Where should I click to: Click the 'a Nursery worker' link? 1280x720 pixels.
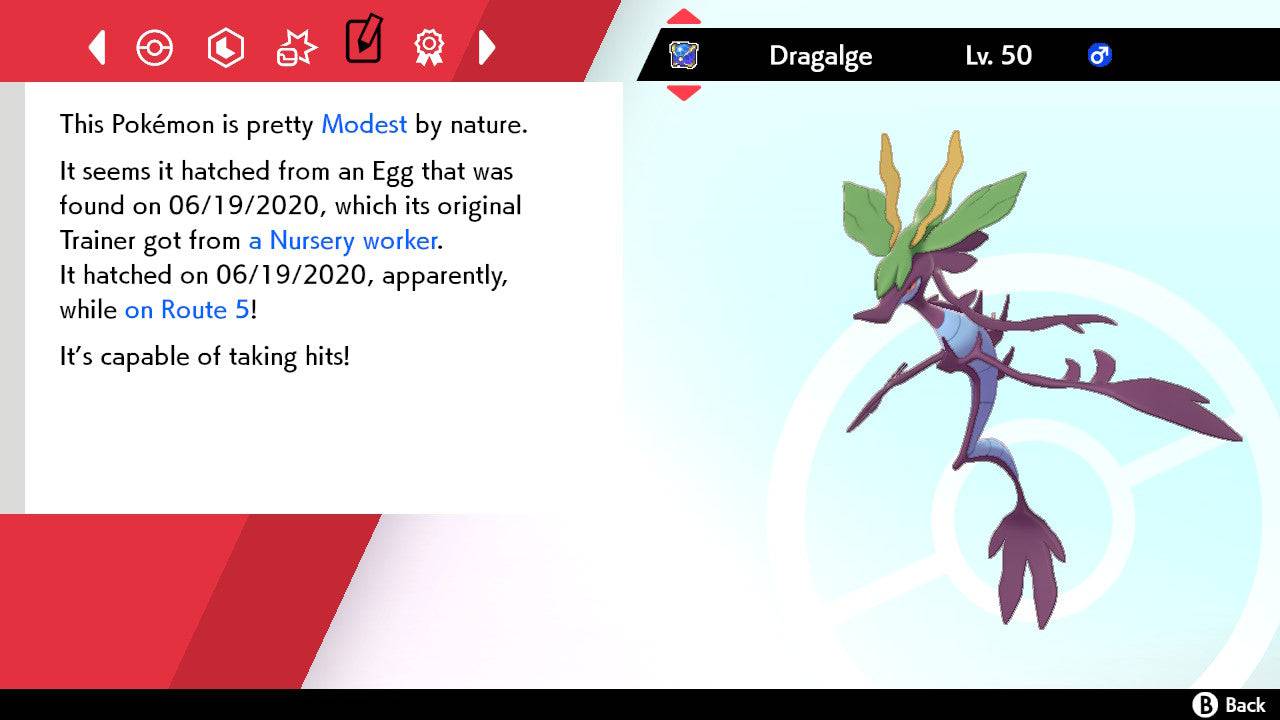[342, 240]
